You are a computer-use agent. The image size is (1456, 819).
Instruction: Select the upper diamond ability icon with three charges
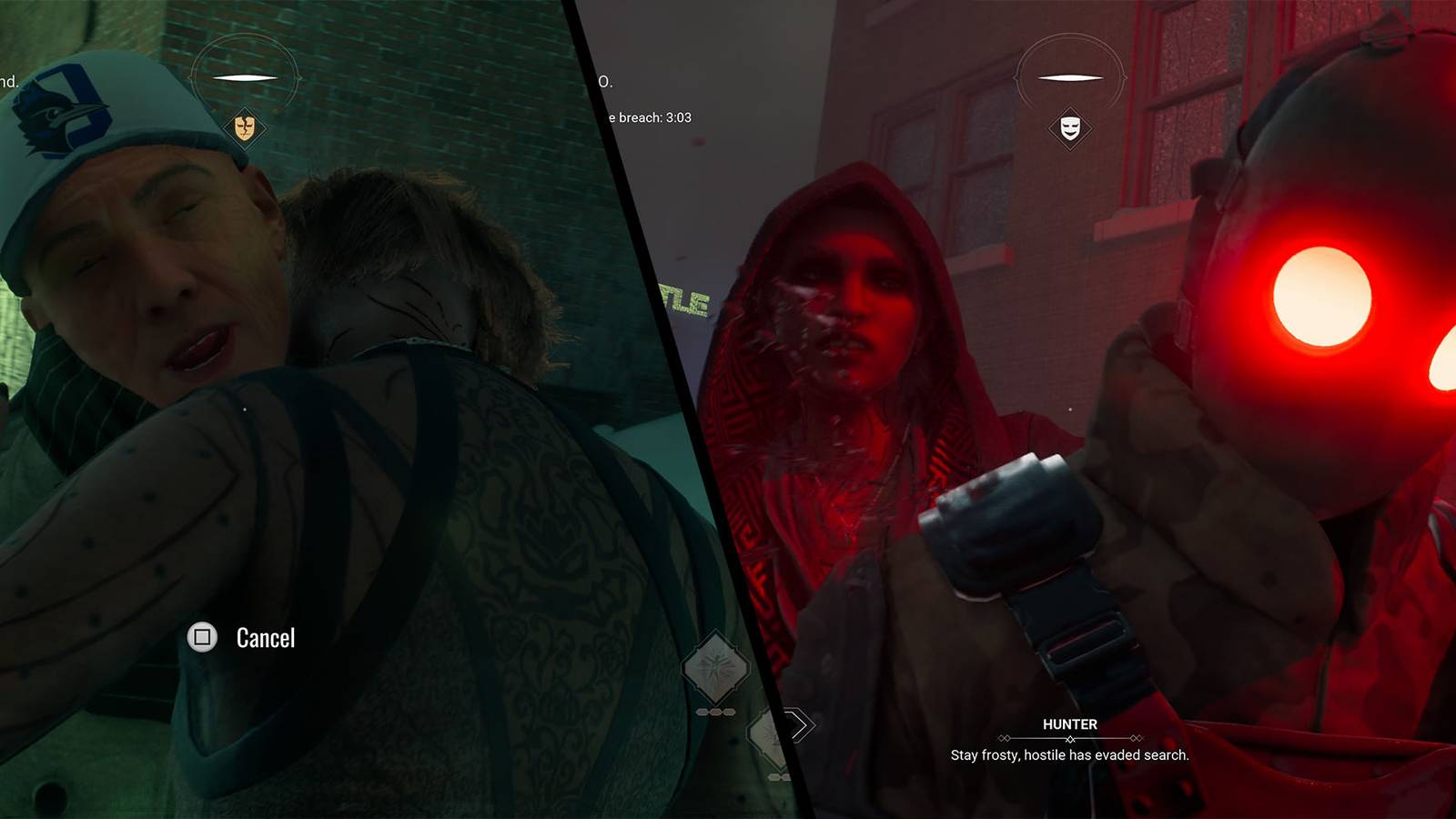click(715, 670)
